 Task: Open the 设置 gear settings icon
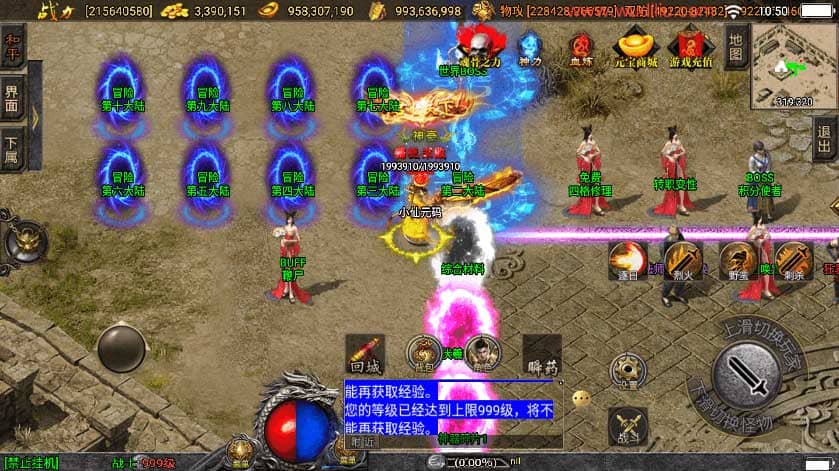628,369
